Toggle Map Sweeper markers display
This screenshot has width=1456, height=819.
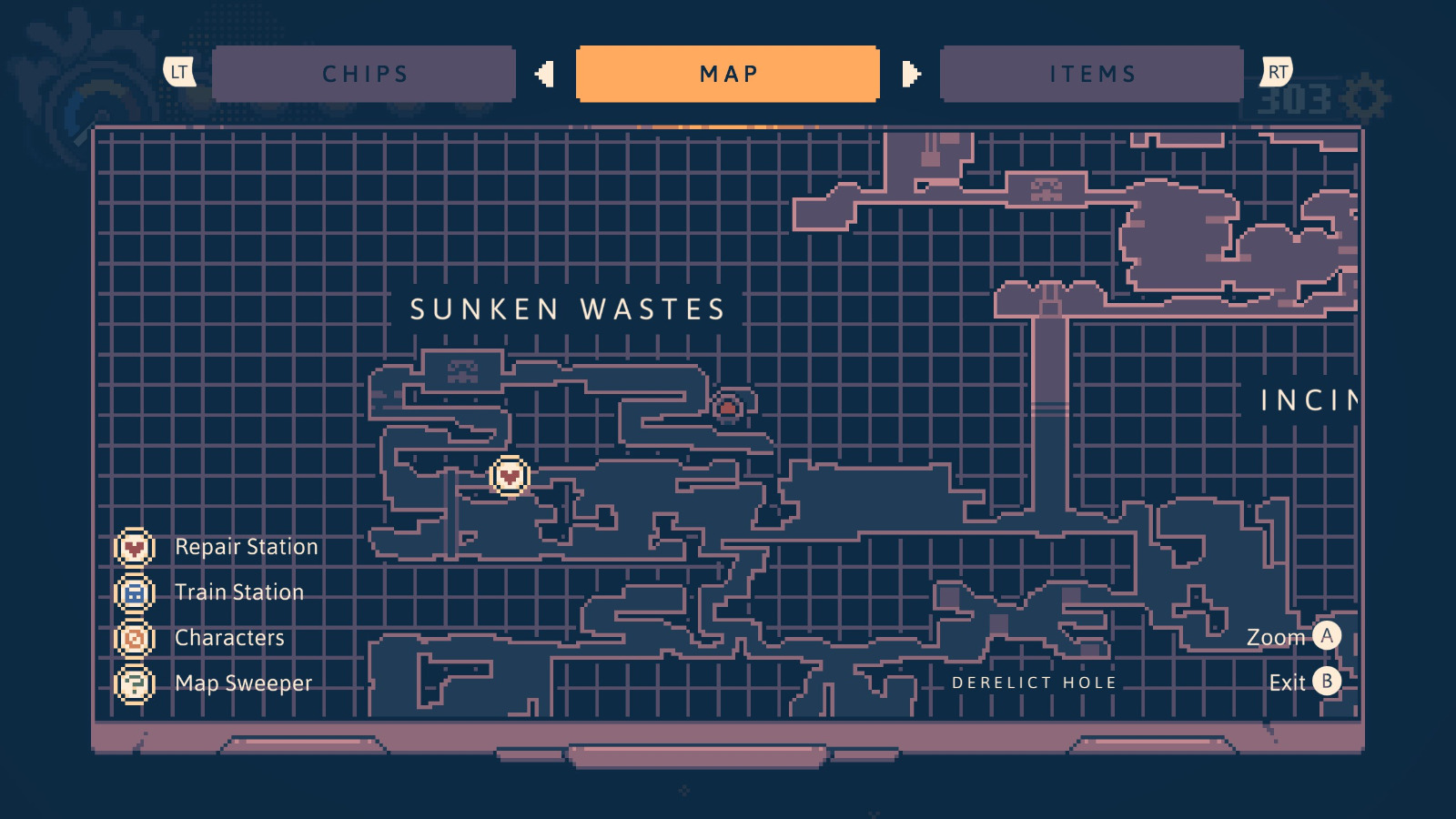pos(135,683)
